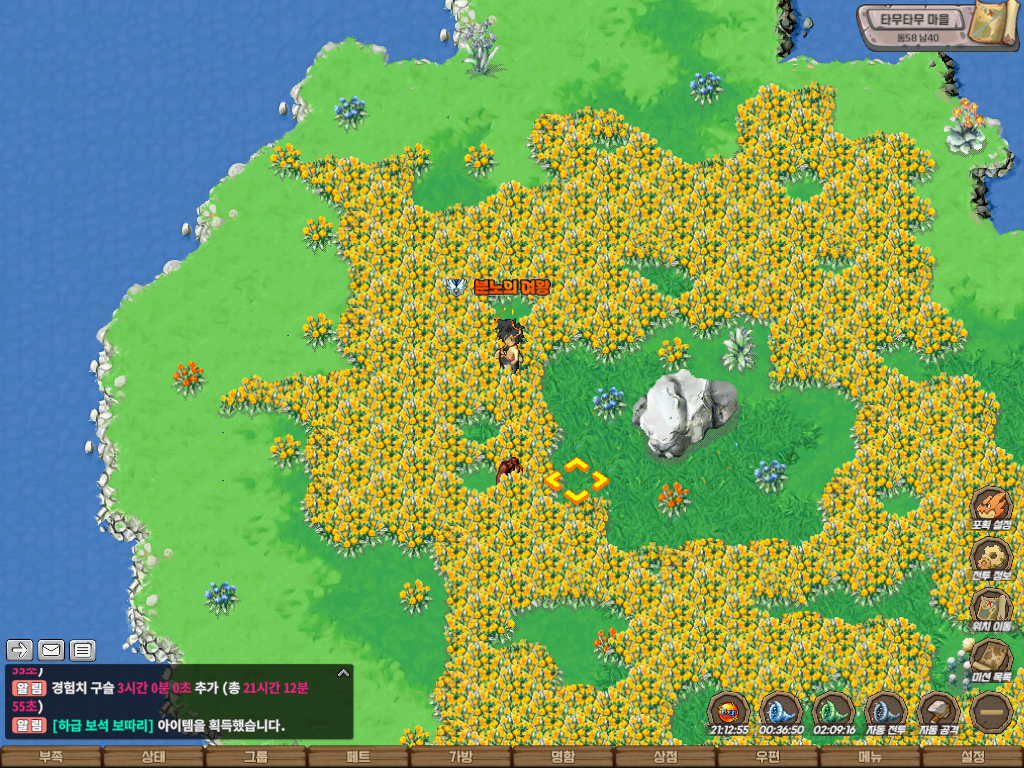The height and width of the screenshot is (768, 1024).
Task: Open the 메뉴 menu button
Action: click(870, 758)
